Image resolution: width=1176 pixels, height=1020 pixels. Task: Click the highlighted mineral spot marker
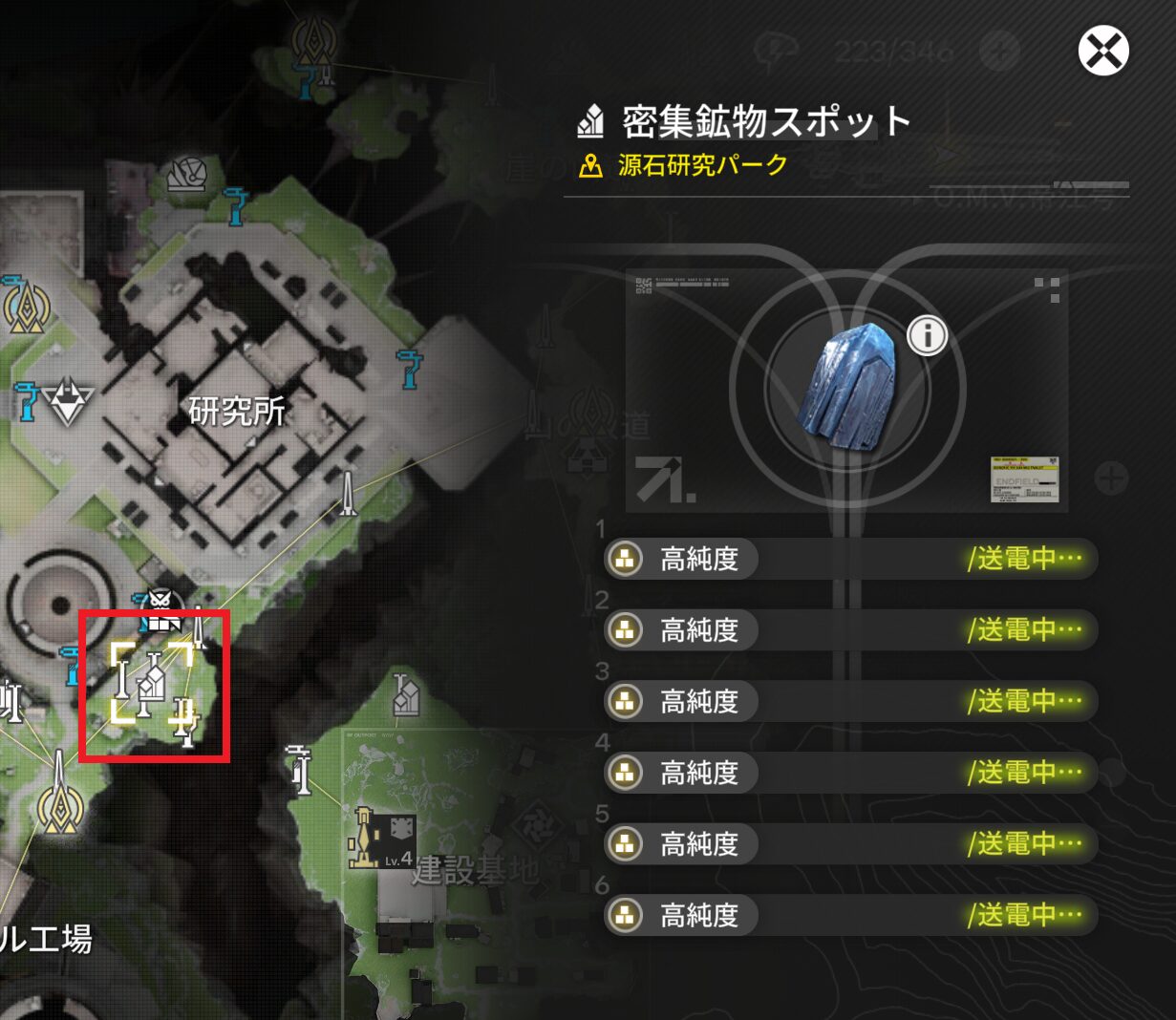151,682
